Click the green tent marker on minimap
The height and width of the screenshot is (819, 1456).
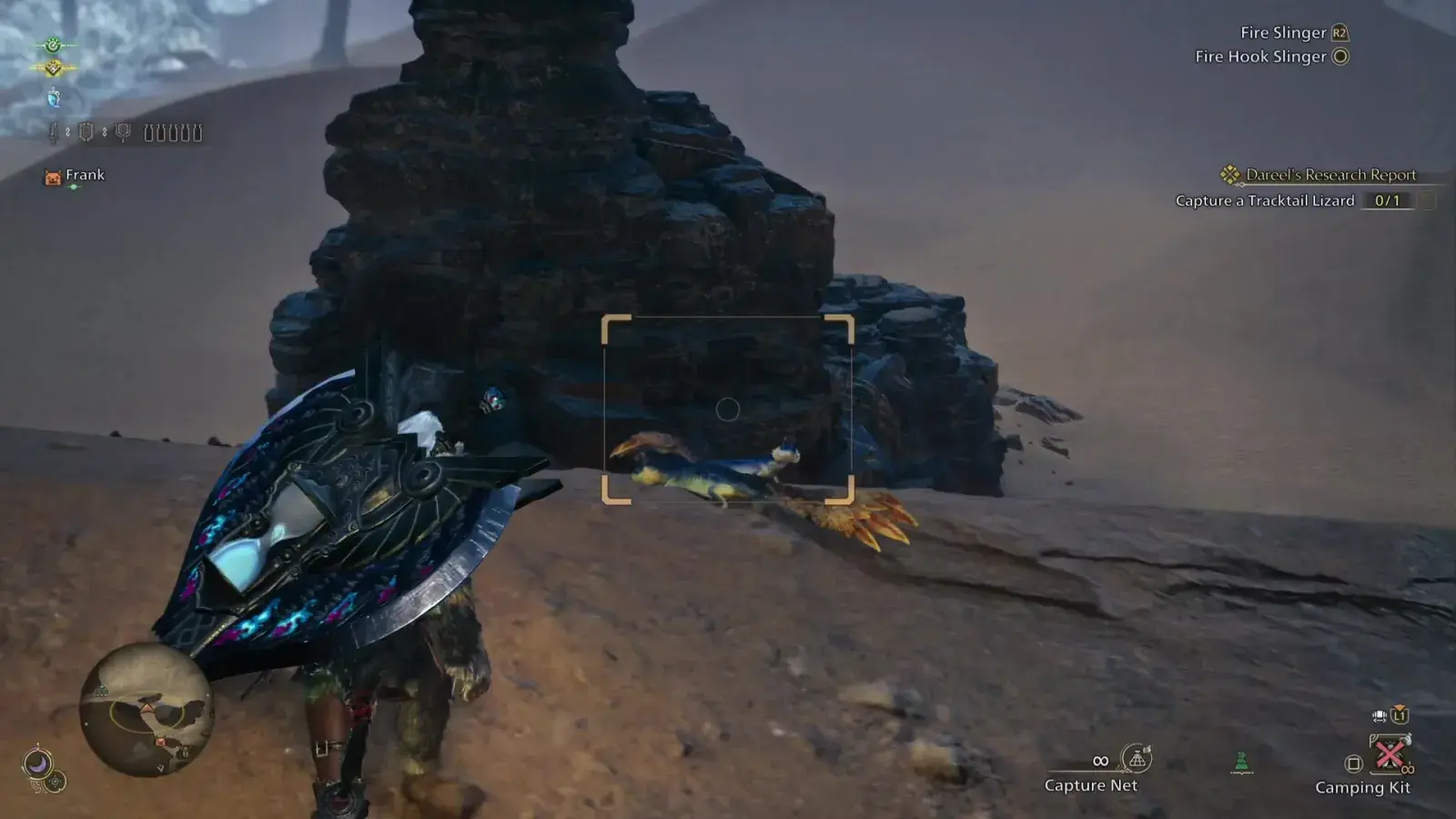tap(102, 691)
